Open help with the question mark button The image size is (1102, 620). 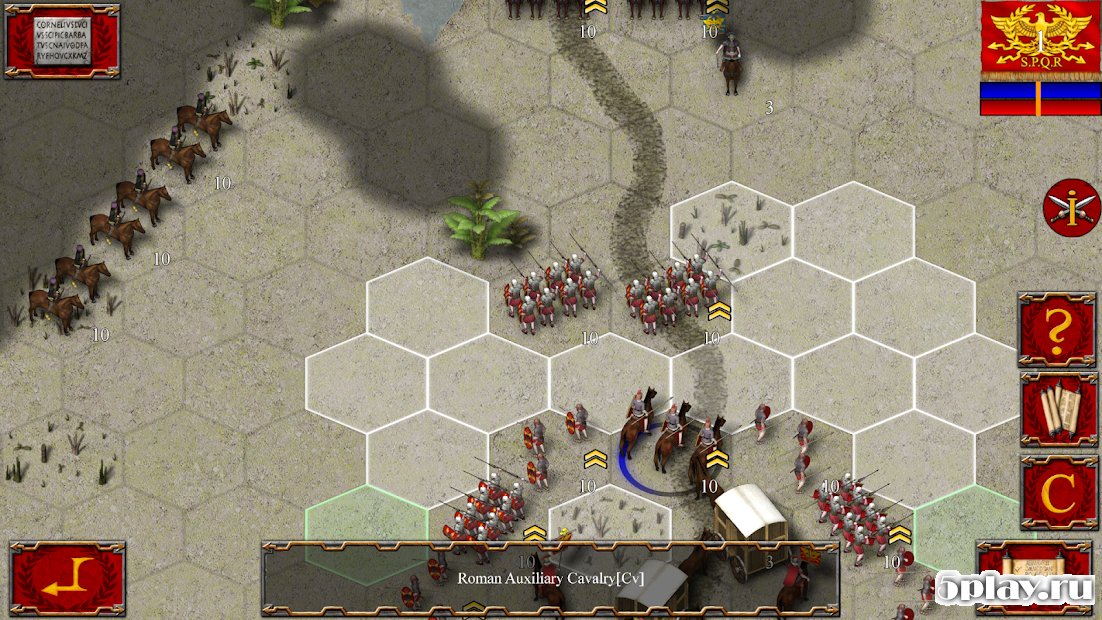(x=1058, y=329)
